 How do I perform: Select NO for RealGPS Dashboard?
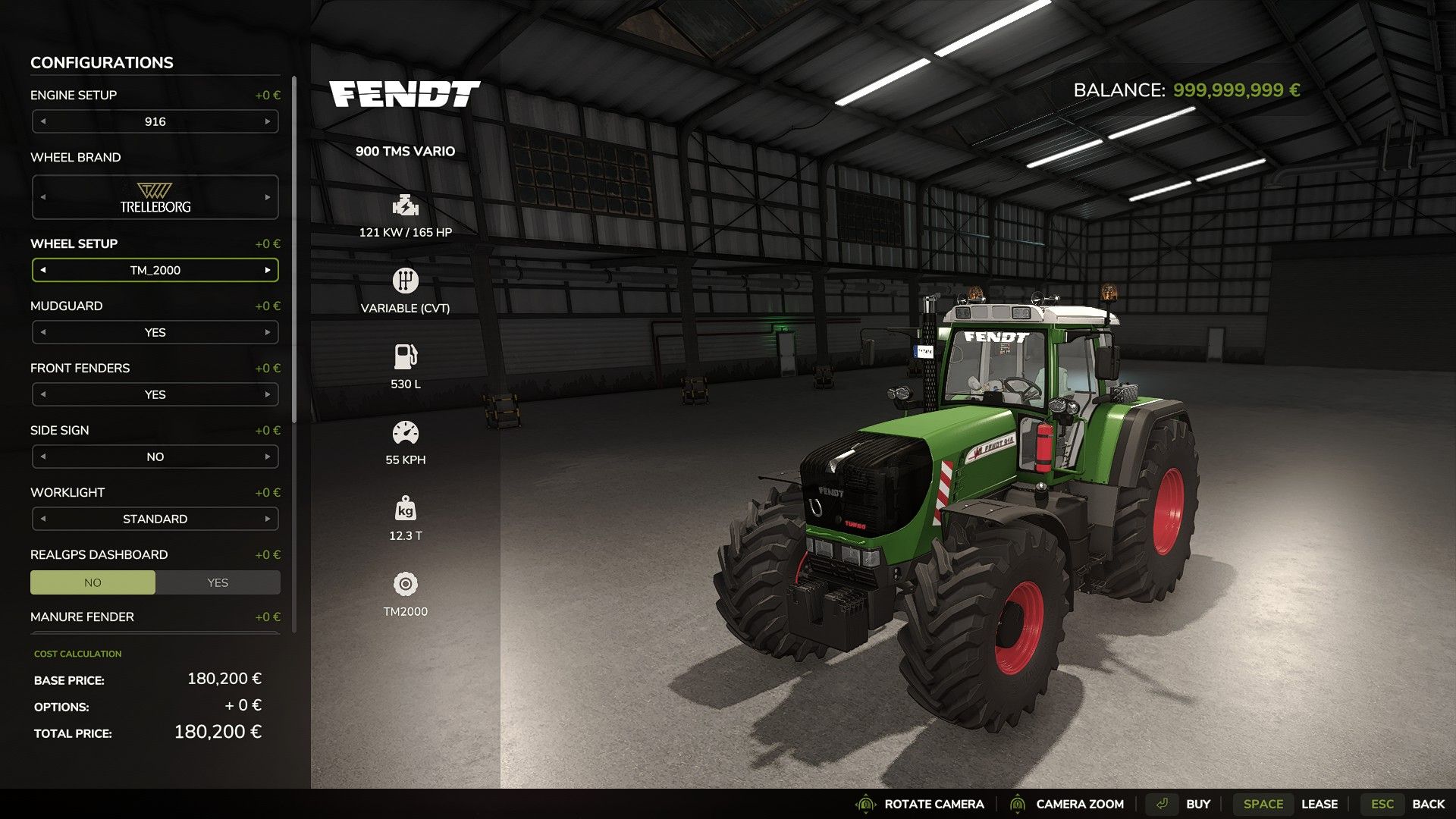point(93,582)
